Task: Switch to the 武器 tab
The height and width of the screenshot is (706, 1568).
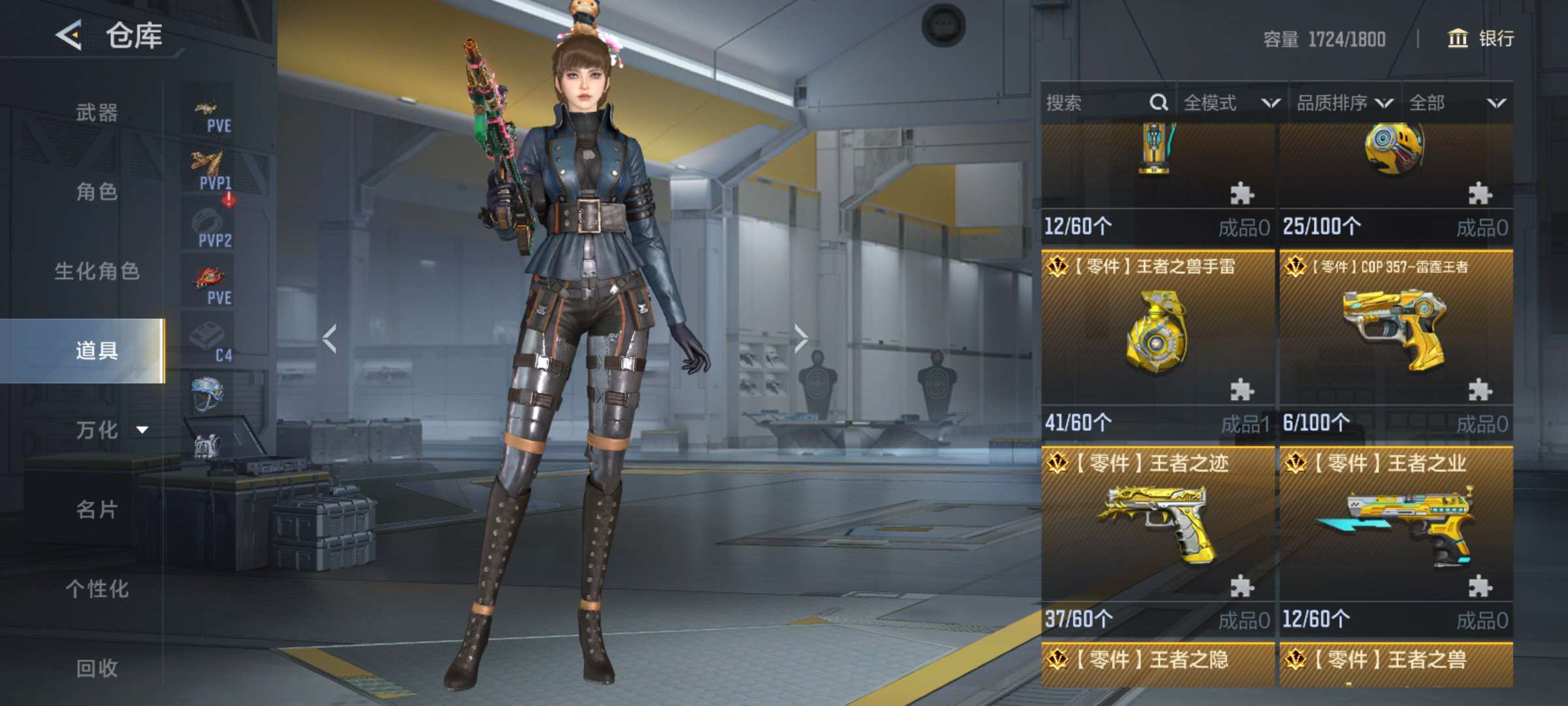Action: [x=97, y=112]
